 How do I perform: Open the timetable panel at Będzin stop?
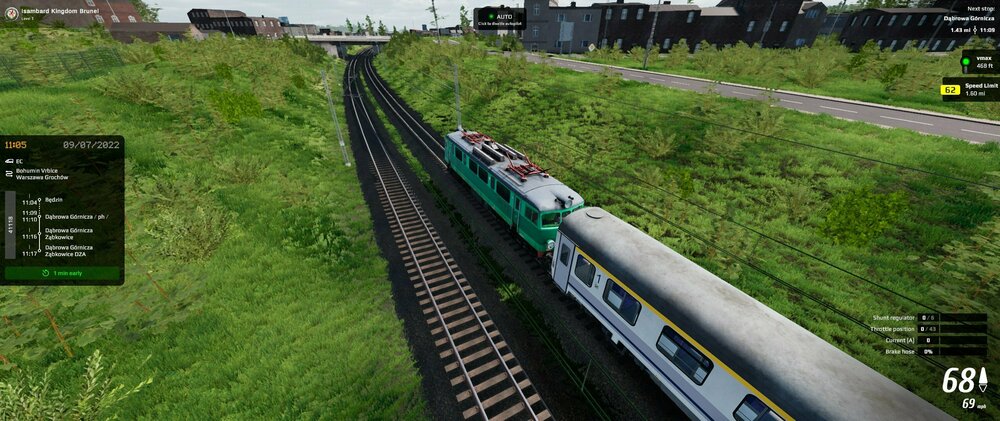pos(54,200)
